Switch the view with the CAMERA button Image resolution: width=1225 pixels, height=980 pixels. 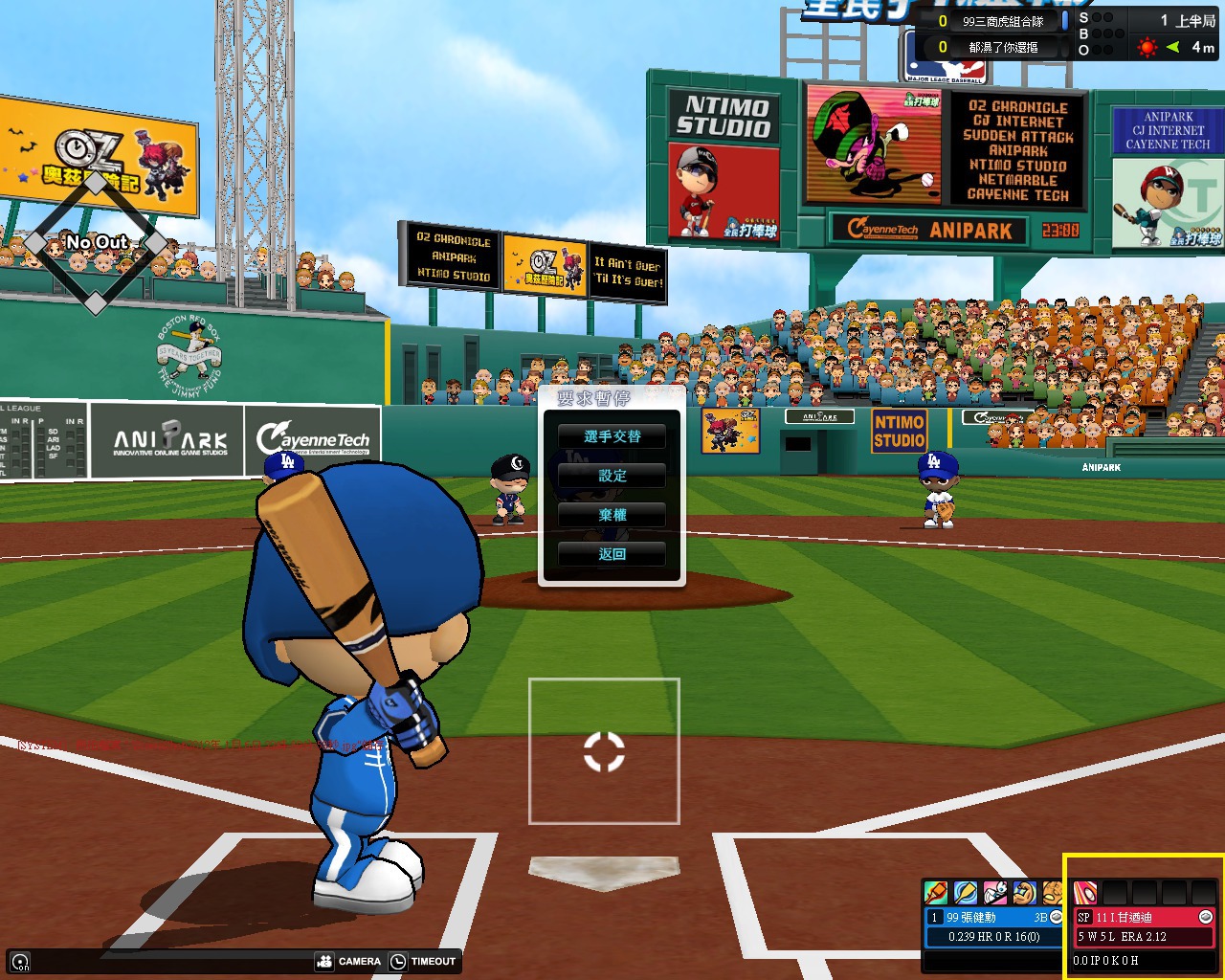pos(349,961)
